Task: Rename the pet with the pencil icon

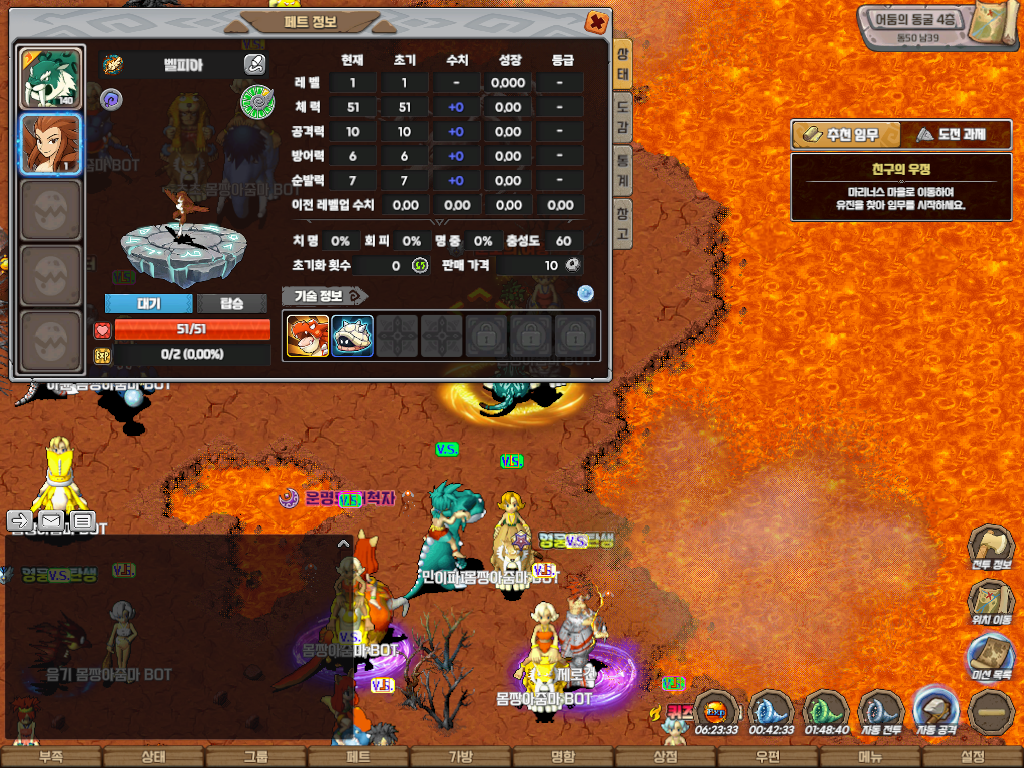Action: (x=254, y=64)
